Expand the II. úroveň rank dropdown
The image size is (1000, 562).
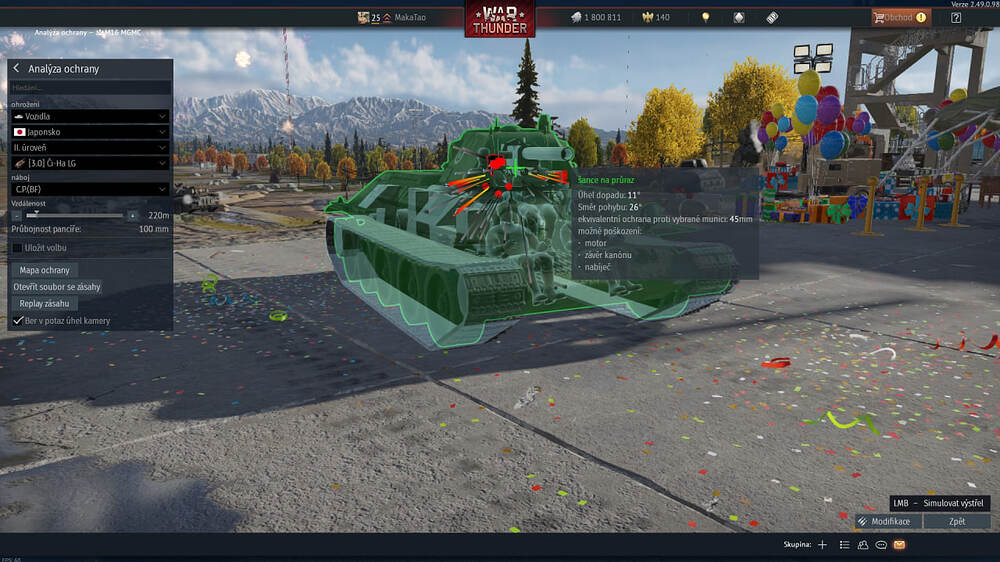(89, 146)
